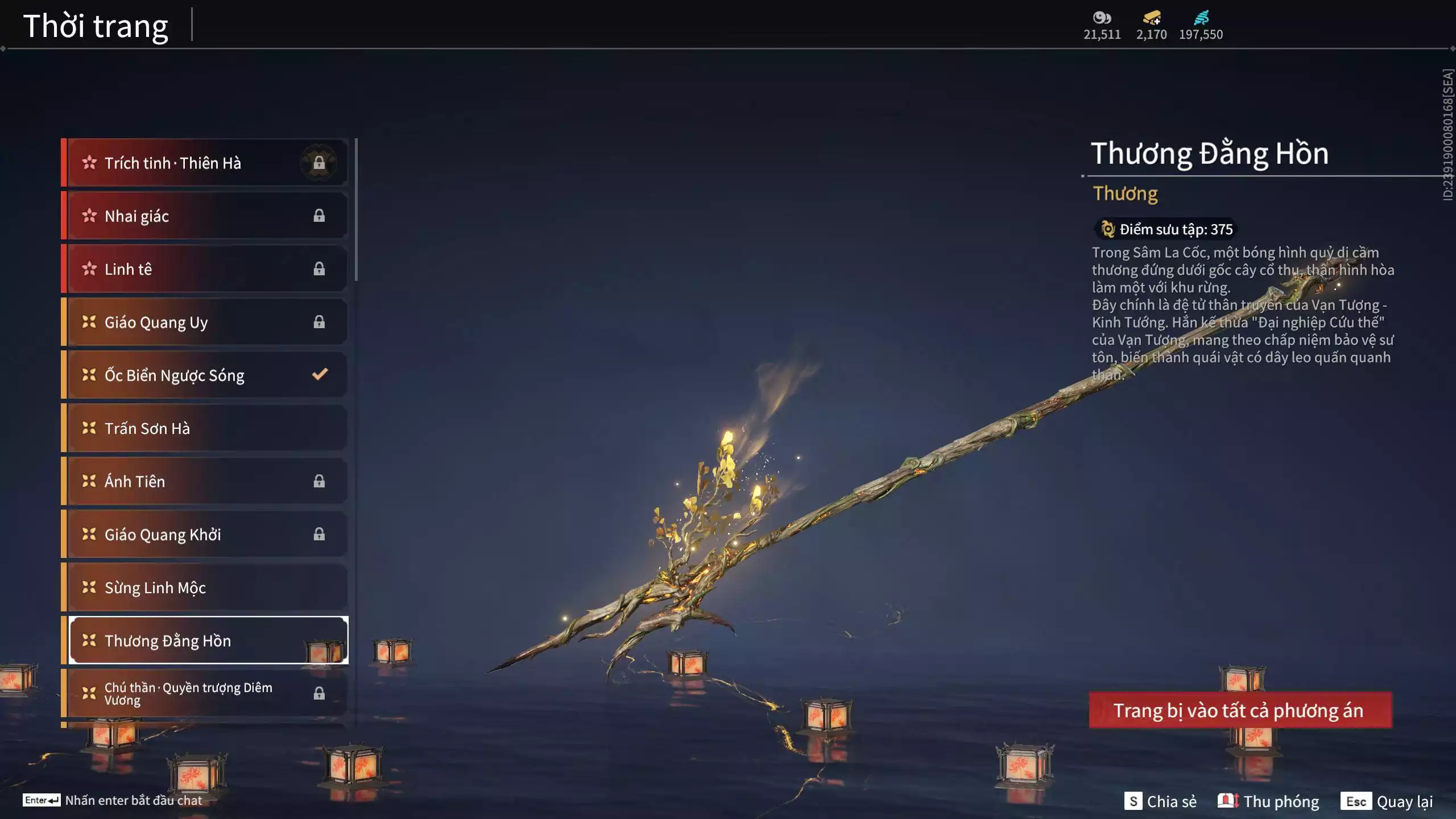Open the chat input box
The height and width of the screenshot is (819, 1456).
(114, 800)
